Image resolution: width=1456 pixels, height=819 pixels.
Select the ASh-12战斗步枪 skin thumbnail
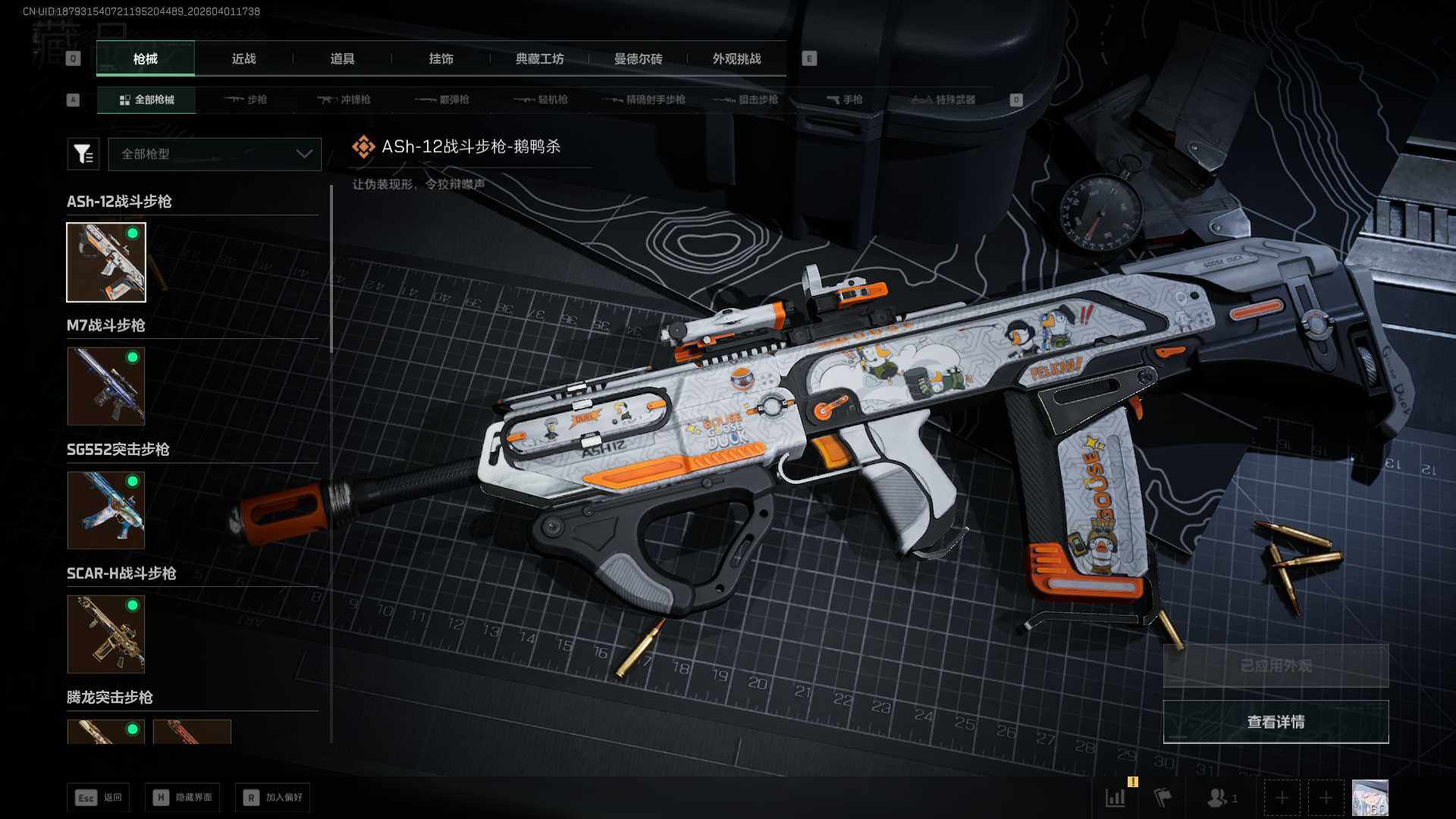106,262
